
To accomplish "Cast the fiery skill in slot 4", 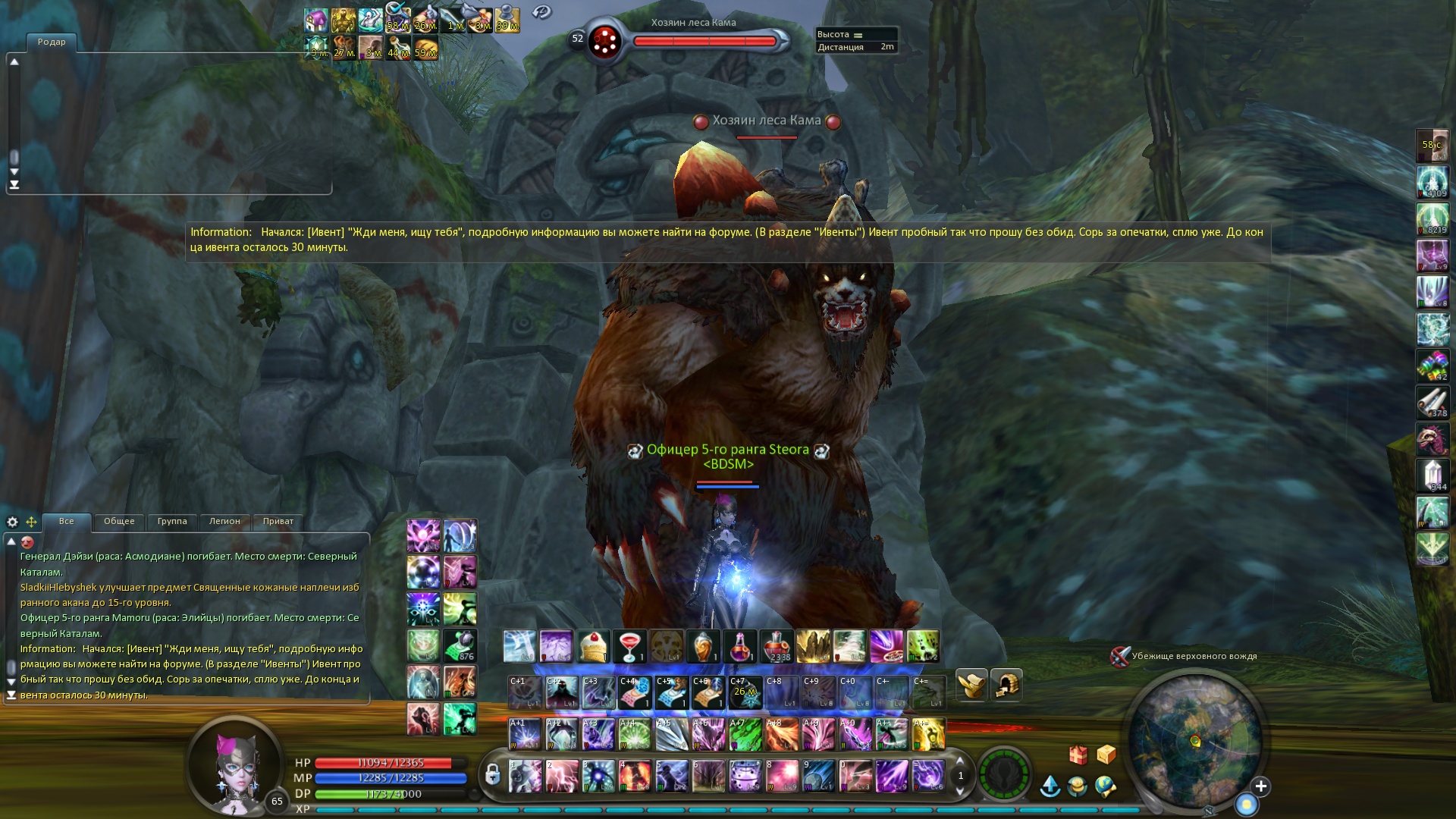I will tap(635, 776).
